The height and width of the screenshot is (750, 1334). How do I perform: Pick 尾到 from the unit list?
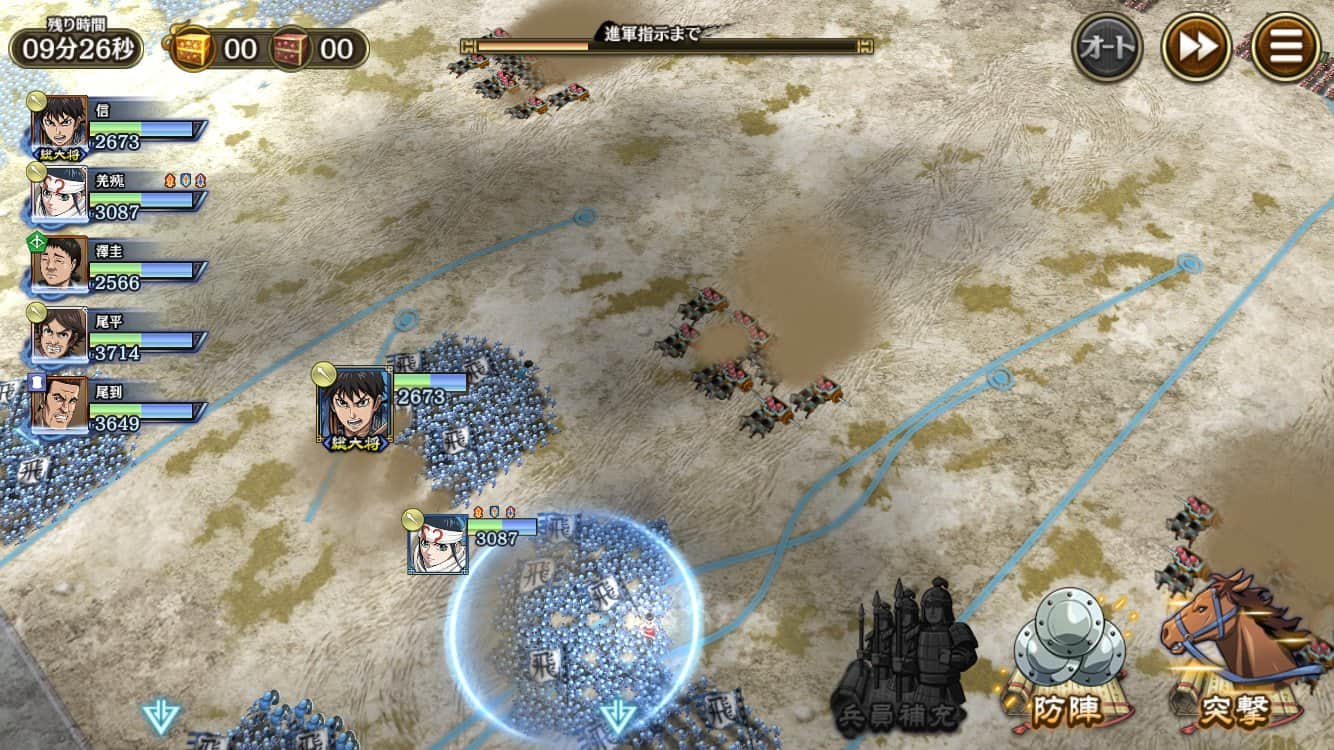60,404
